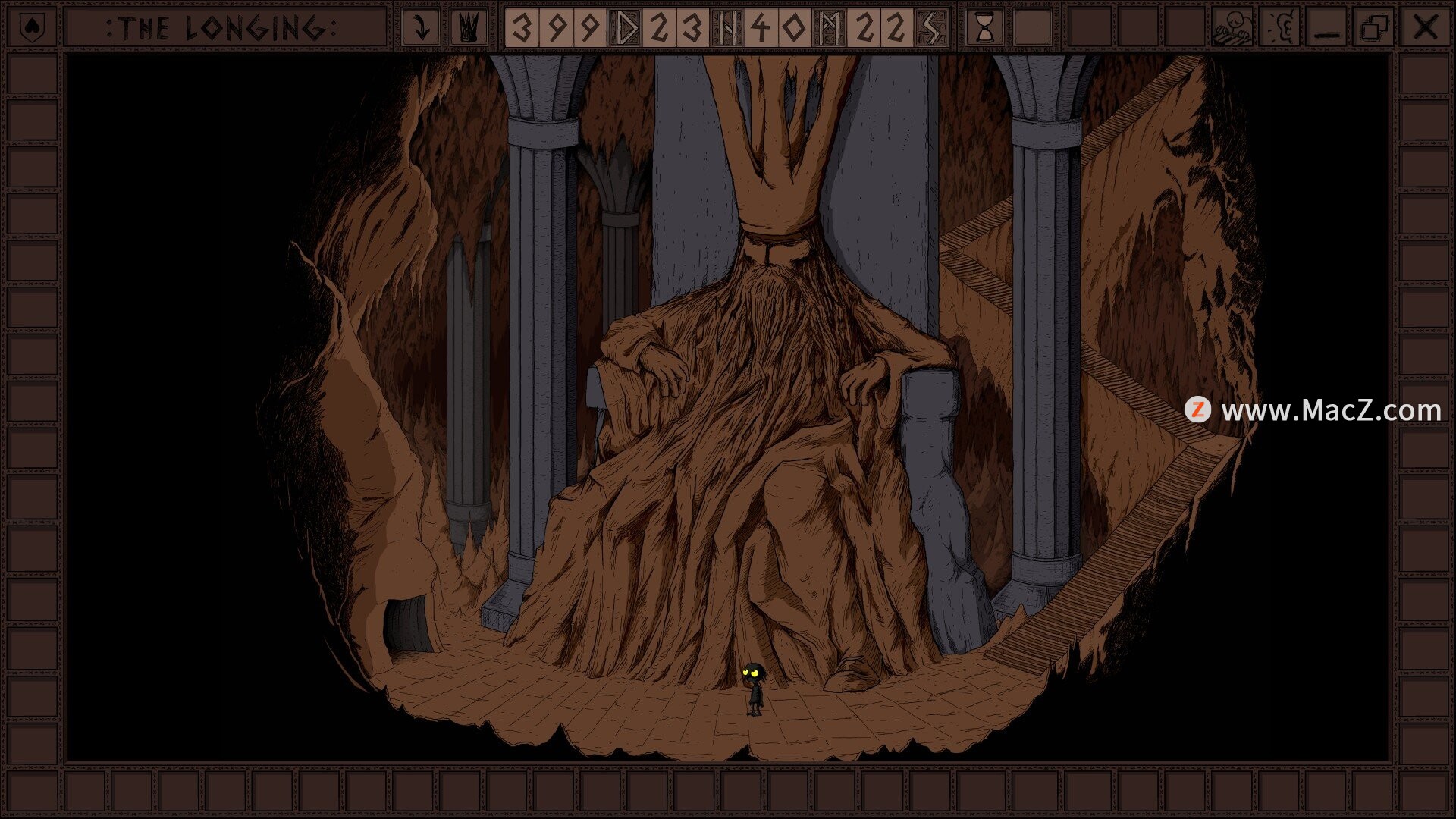
Task: Select the crown icon button
Action: click(x=469, y=28)
